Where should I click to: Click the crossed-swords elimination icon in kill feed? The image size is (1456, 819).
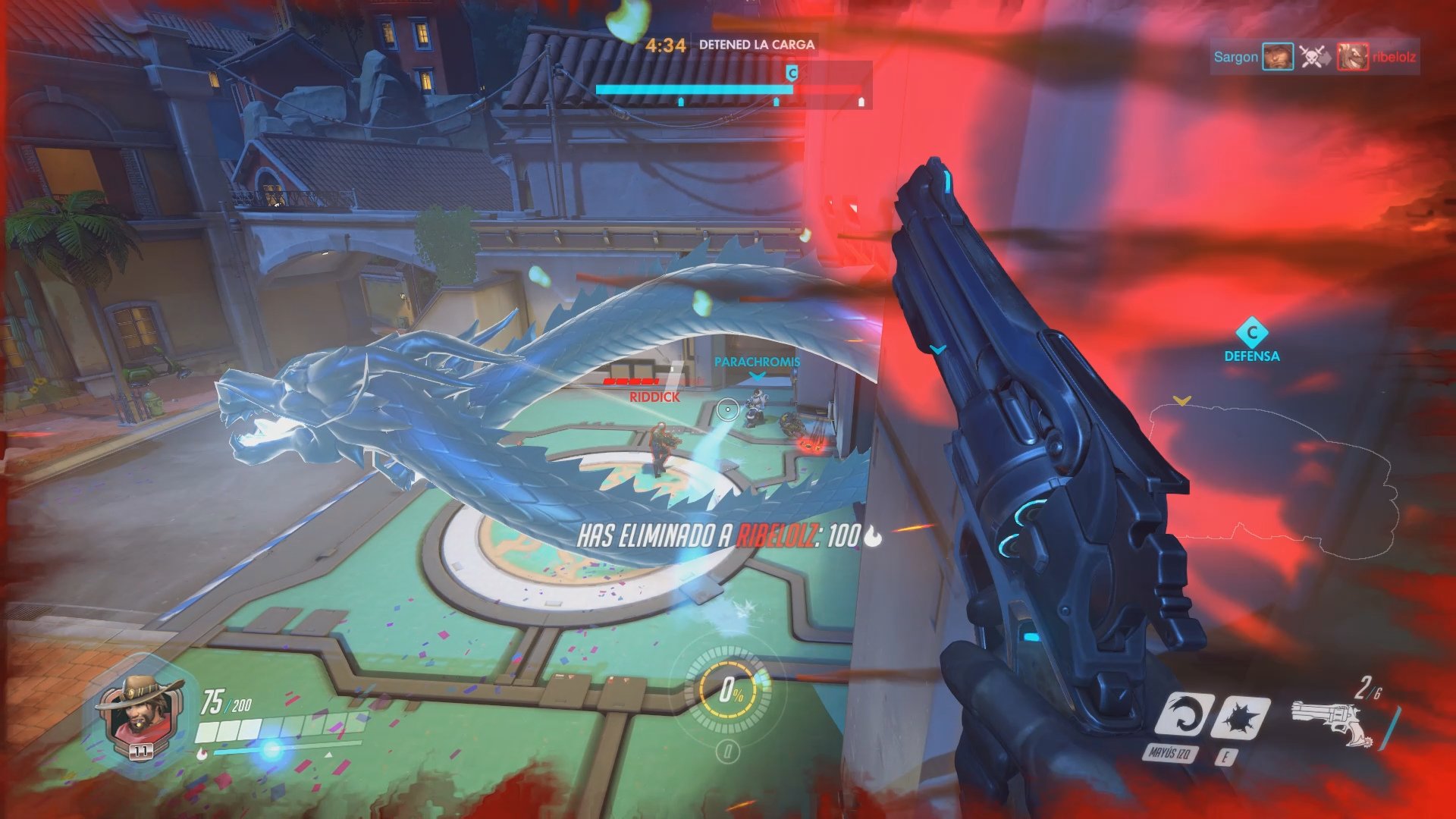(x=1310, y=58)
